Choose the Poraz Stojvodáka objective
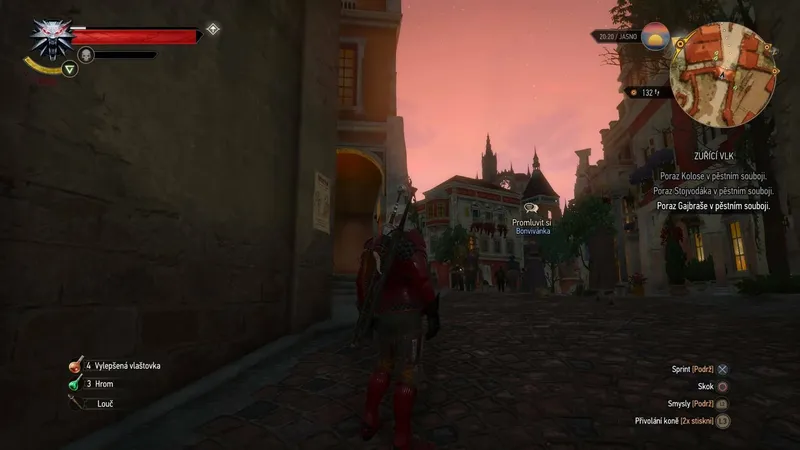Screen dimensions: 800x450 tap(713, 190)
